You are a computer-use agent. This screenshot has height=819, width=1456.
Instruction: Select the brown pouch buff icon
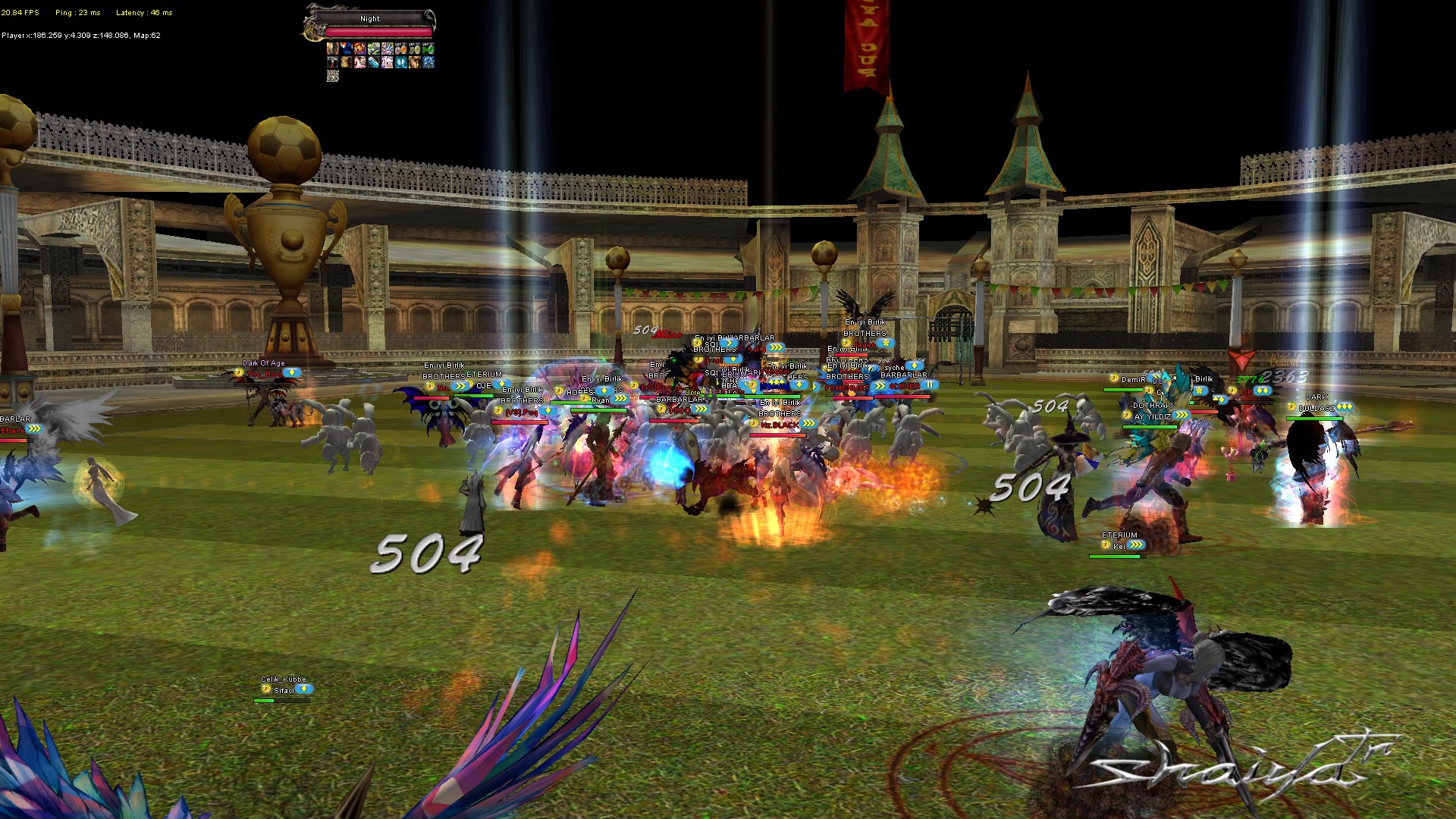(x=347, y=62)
